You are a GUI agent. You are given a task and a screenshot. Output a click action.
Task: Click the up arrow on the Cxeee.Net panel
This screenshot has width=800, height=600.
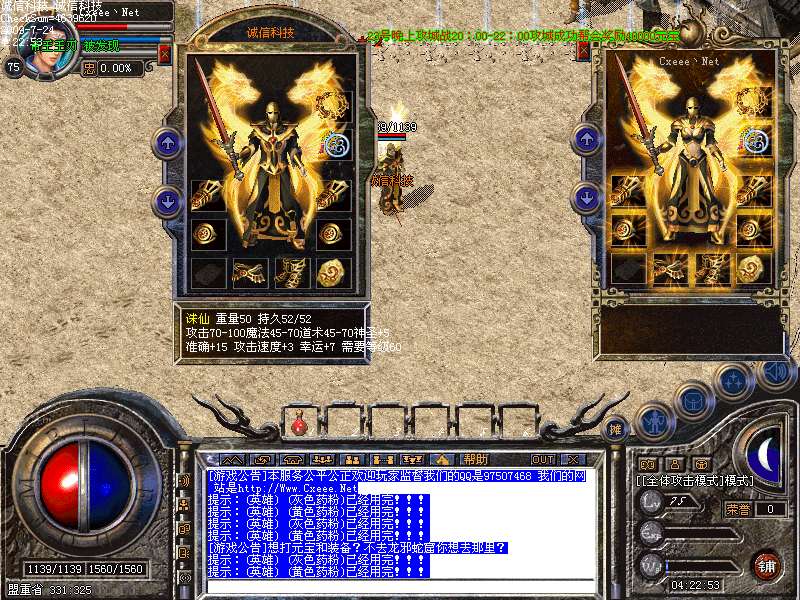click(585, 138)
